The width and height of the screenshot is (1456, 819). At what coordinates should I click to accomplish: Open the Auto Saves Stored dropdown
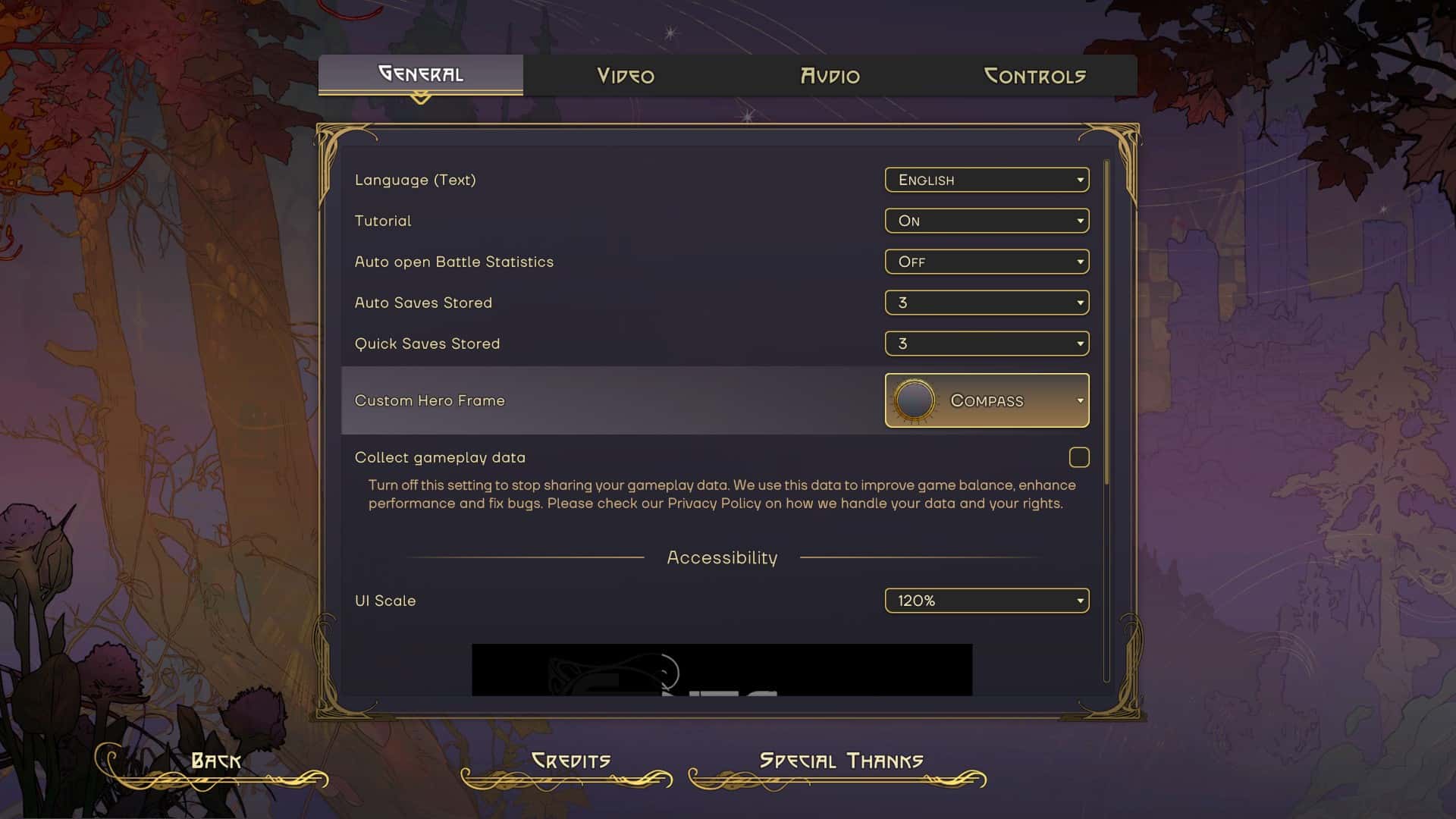pos(986,302)
